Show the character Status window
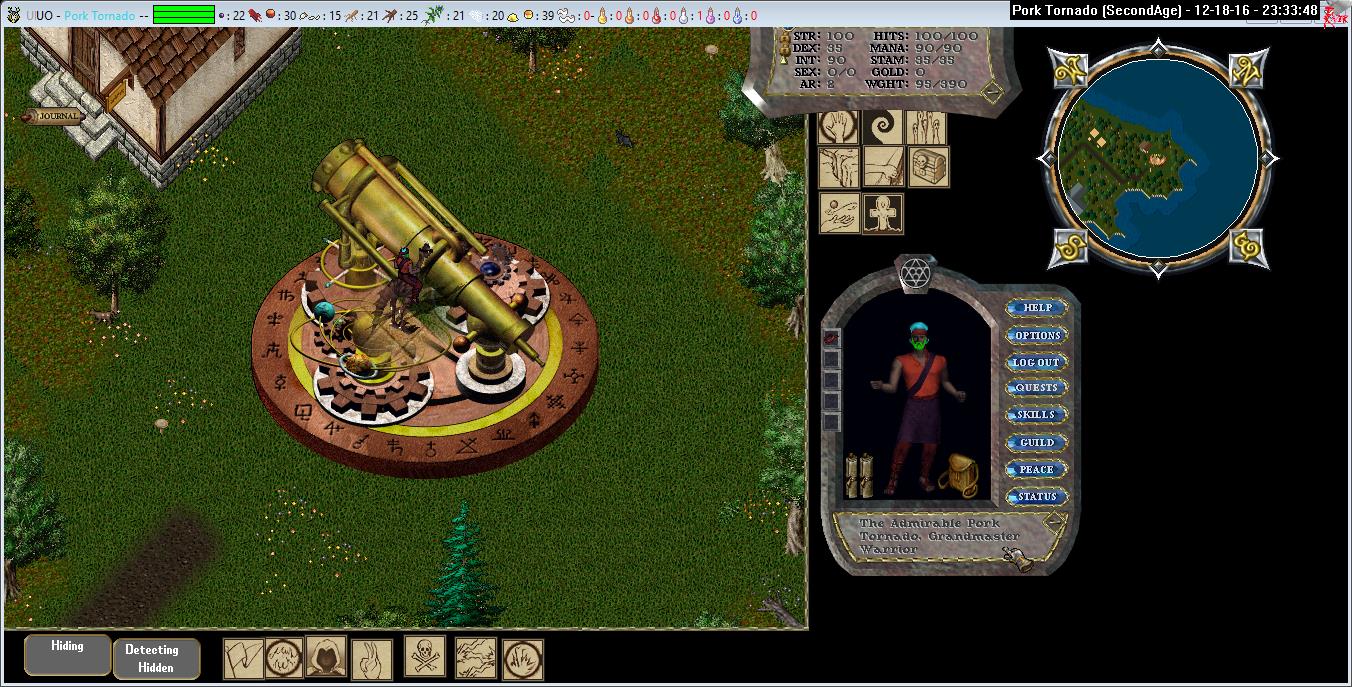Image resolution: width=1352 pixels, height=687 pixels. (1036, 496)
